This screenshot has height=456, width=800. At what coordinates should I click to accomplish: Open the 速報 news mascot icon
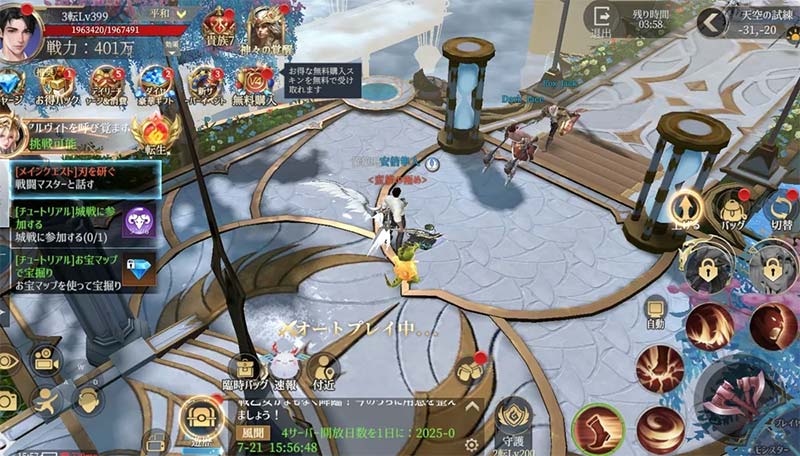(x=285, y=365)
